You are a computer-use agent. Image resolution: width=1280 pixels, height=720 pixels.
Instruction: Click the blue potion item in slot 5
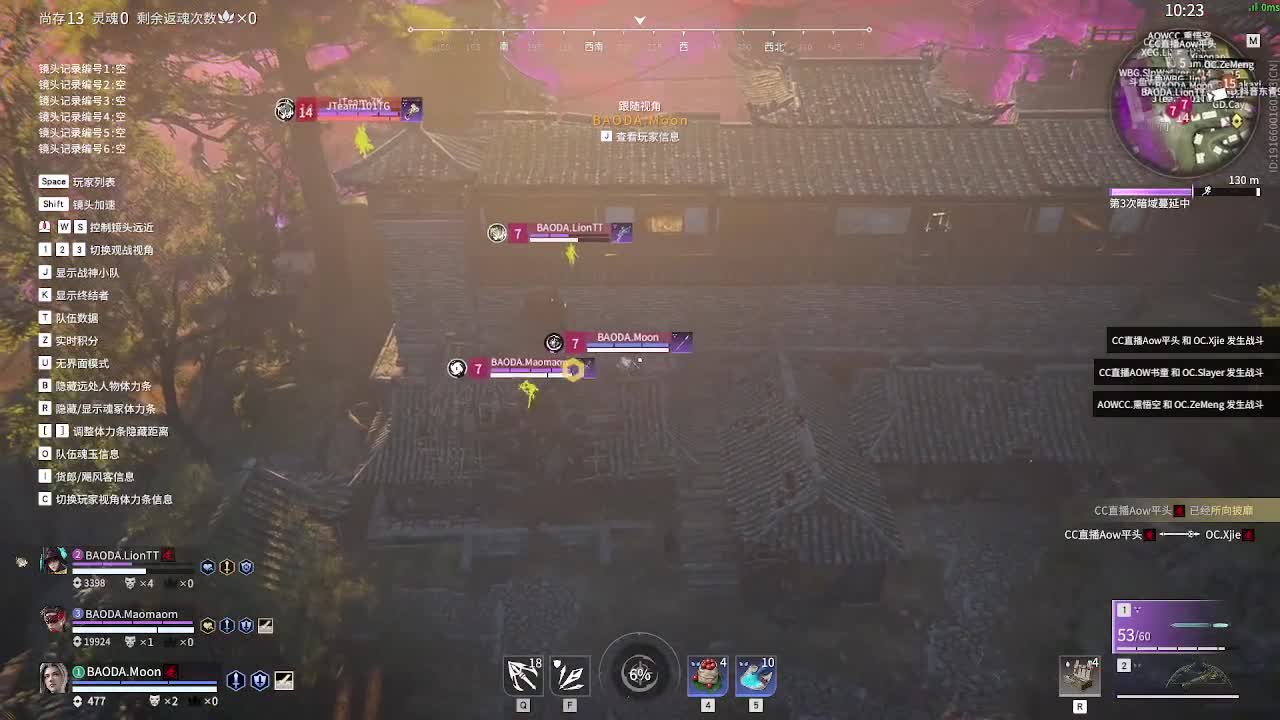pyautogui.click(x=755, y=676)
